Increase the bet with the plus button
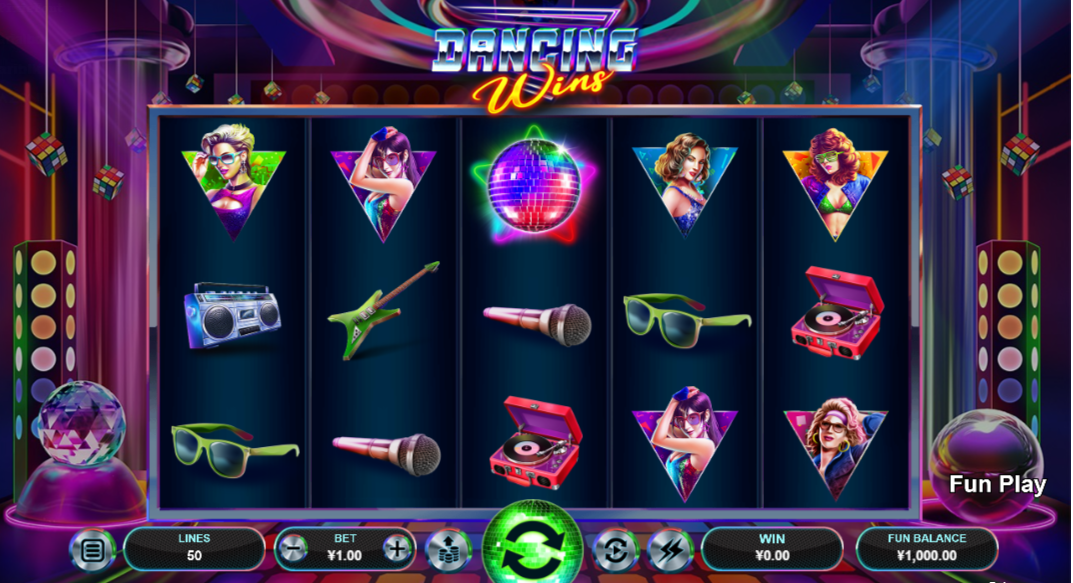This screenshot has width=1073, height=583. pos(397,548)
